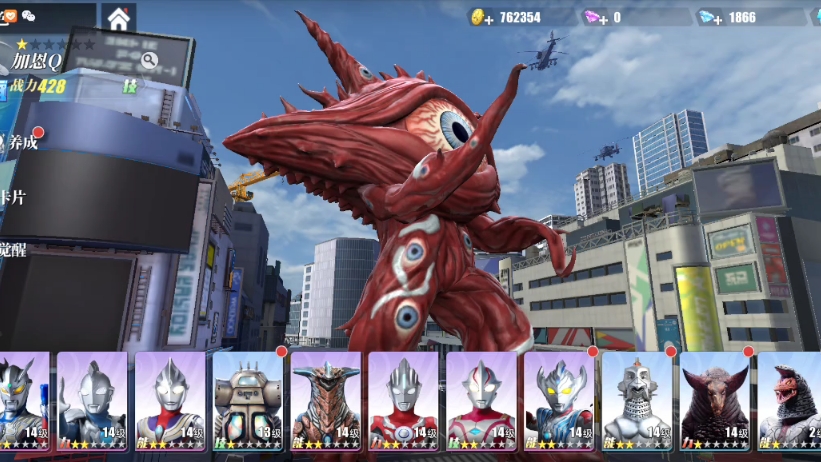Pick the horned blue-faced Ultraman card

coord(558,399)
